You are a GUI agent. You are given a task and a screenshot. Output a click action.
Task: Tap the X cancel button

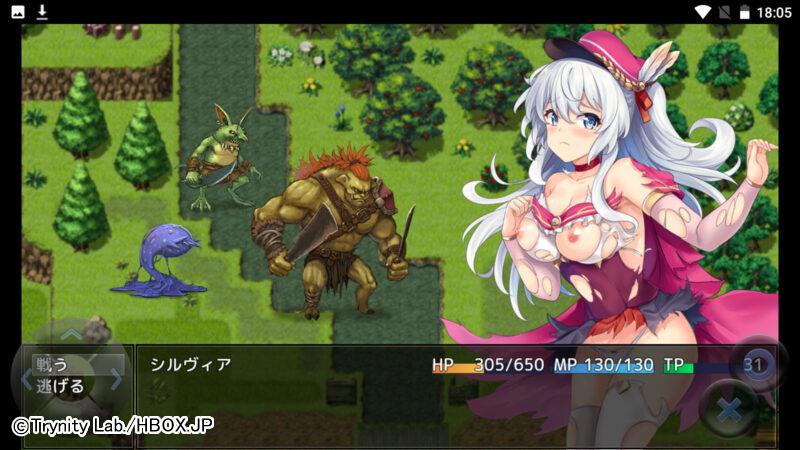tap(729, 409)
